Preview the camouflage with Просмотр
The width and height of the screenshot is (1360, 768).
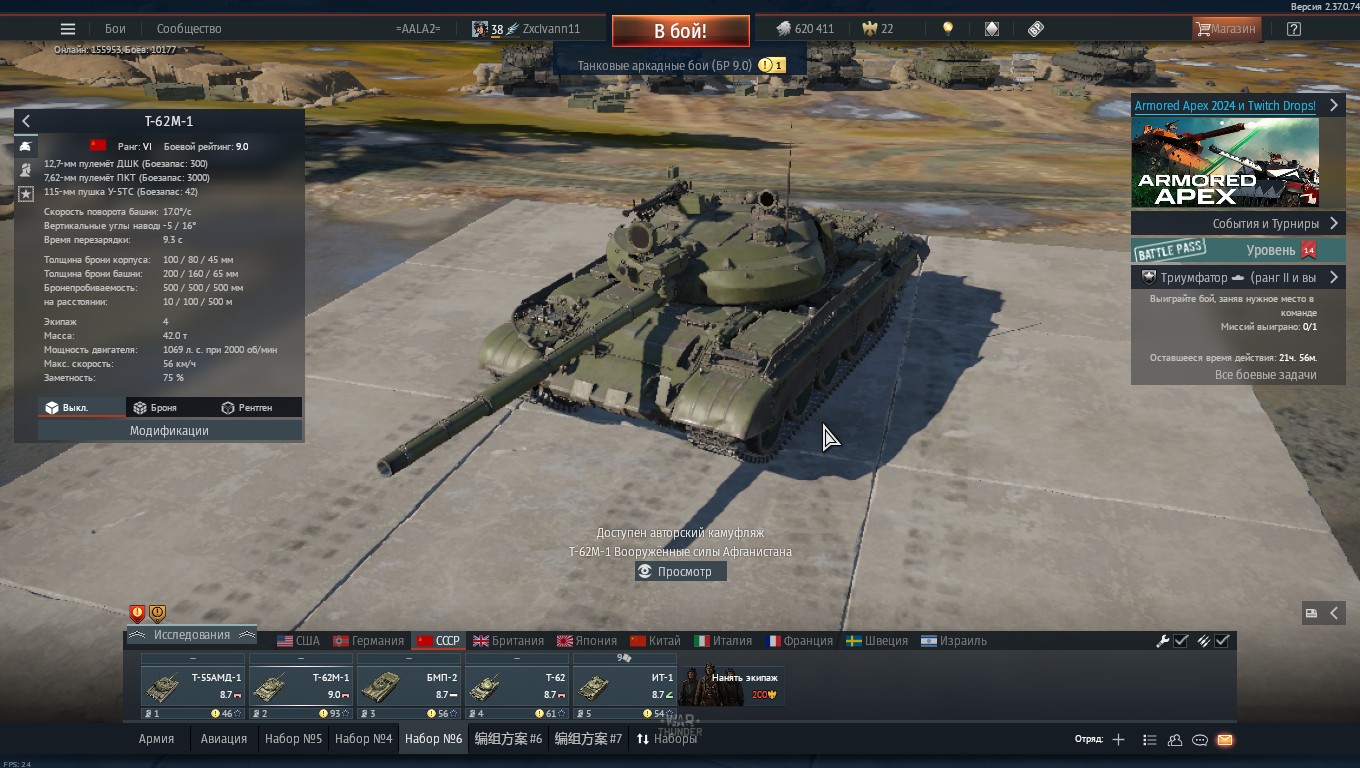(x=681, y=572)
